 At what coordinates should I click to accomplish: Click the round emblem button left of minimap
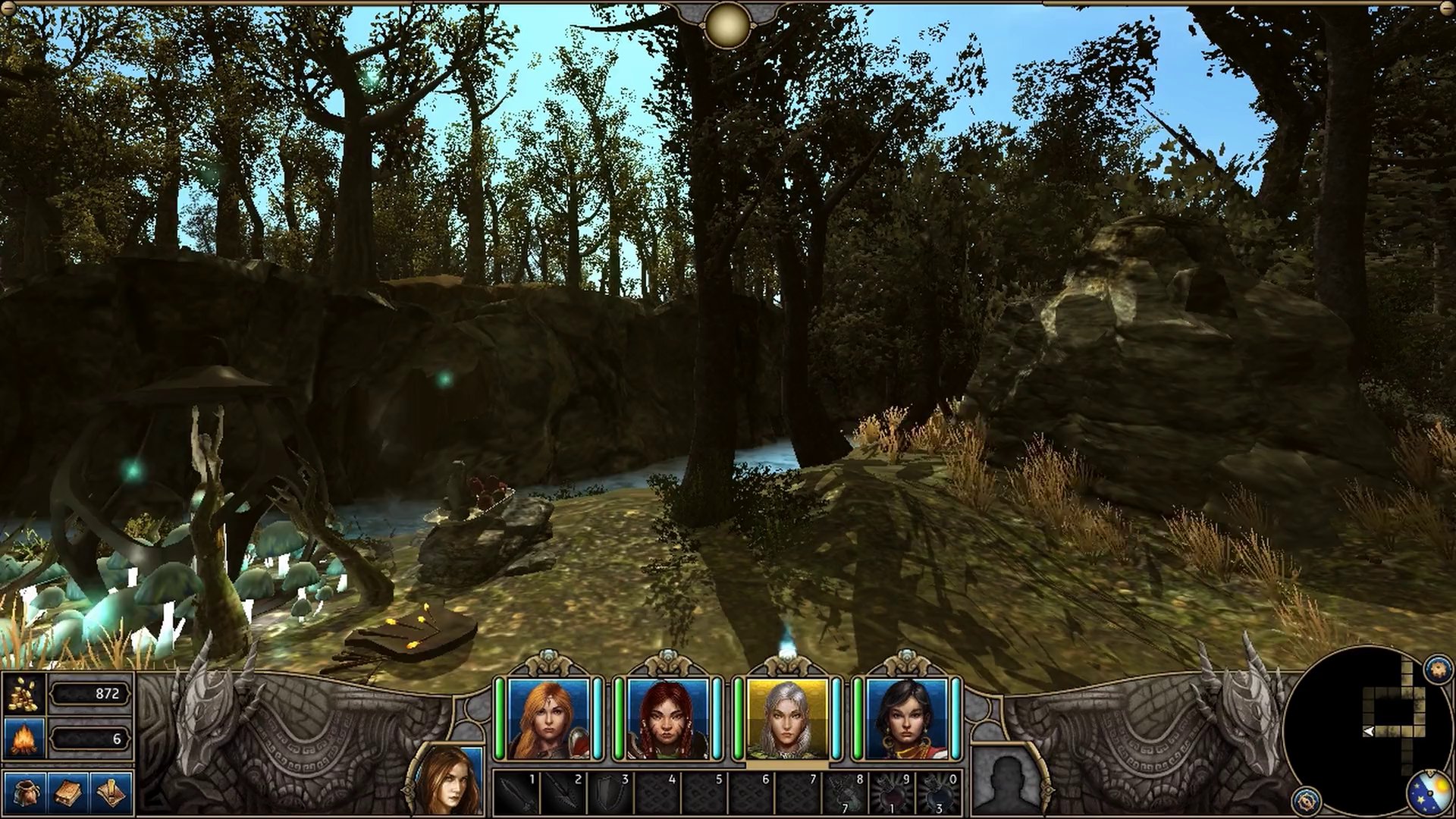pyautogui.click(x=1306, y=799)
